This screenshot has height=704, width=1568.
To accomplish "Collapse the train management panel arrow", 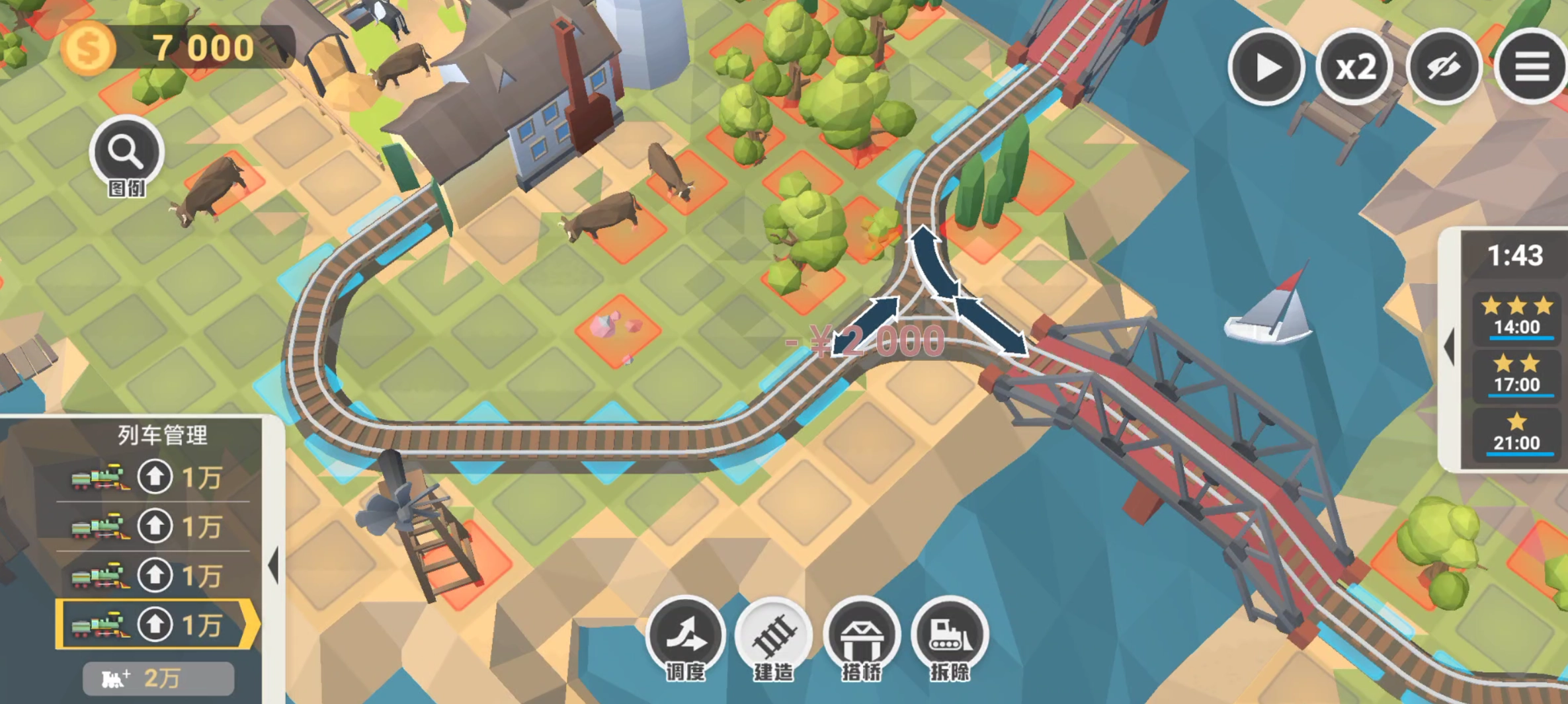I will 274,566.
